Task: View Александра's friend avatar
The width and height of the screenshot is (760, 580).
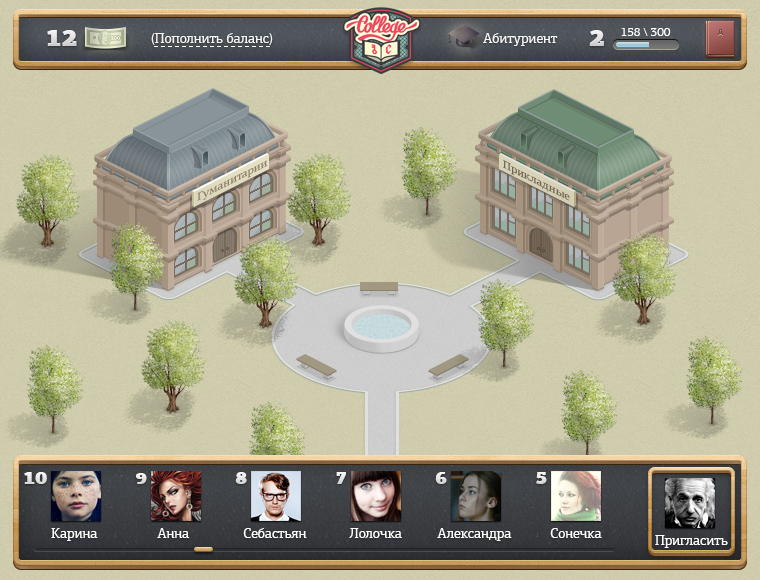Action: click(476, 496)
